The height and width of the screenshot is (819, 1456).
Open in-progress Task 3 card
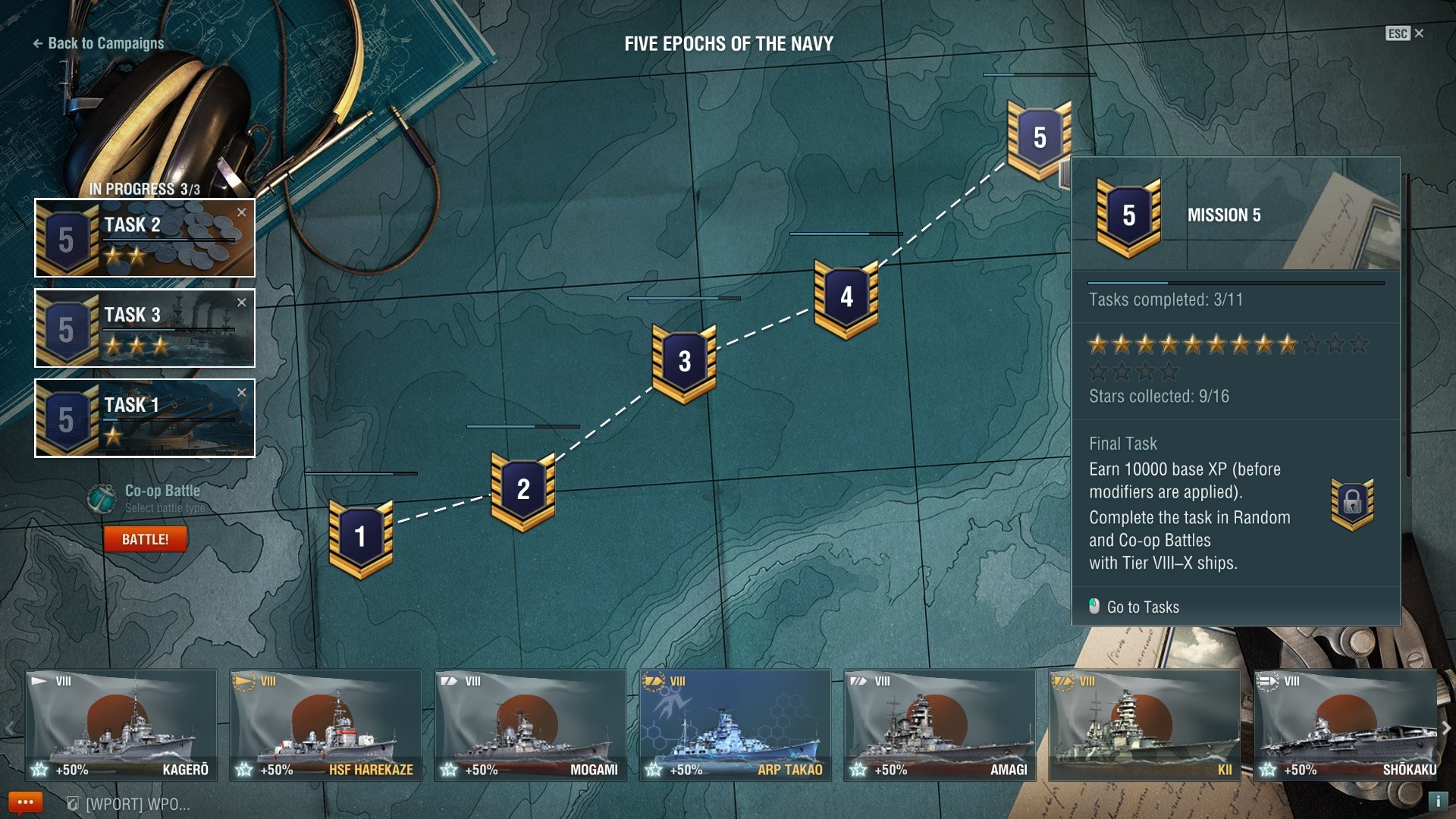coord(144,328)
